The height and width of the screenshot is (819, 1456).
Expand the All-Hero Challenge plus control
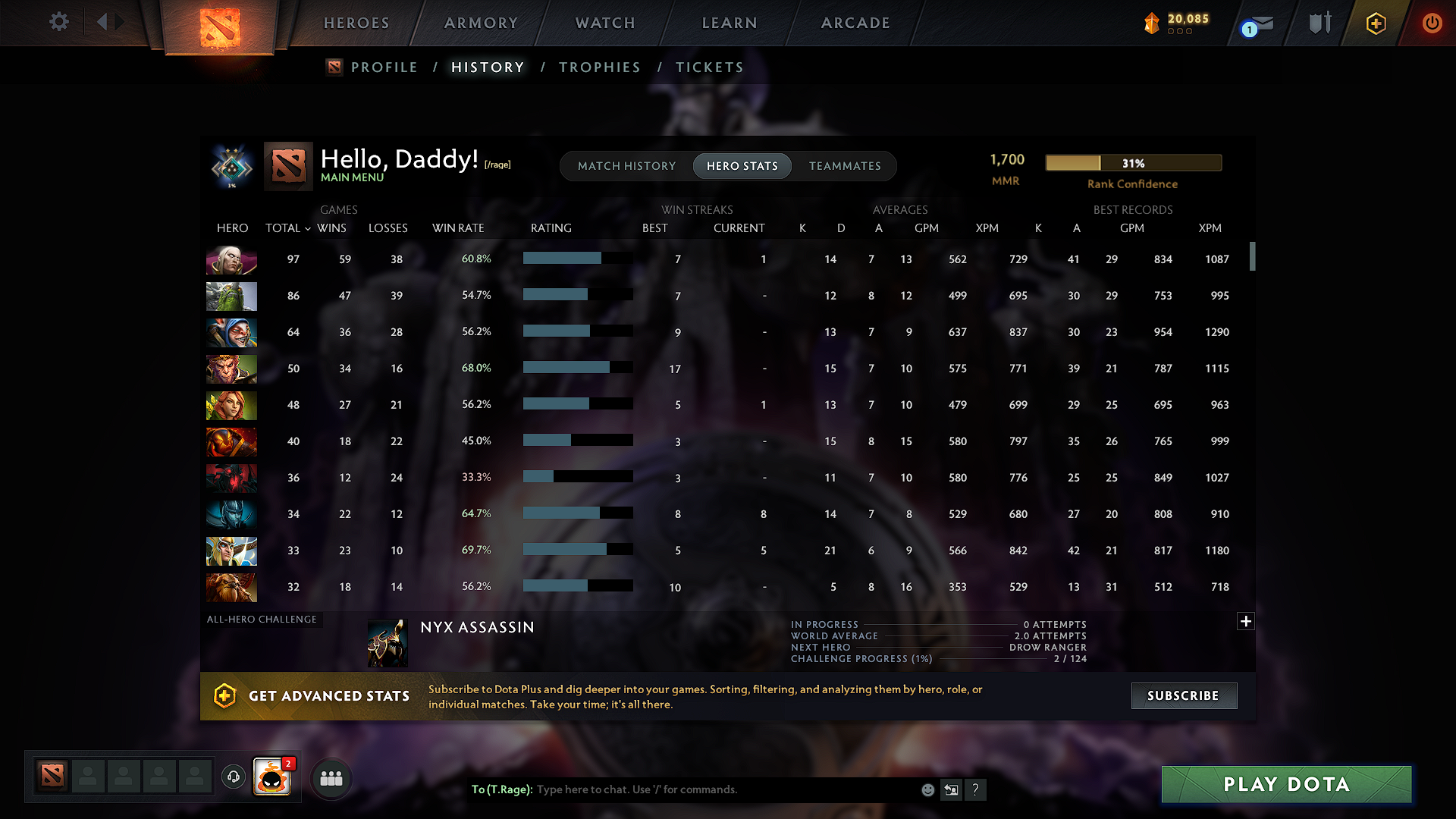point(1246,621)
